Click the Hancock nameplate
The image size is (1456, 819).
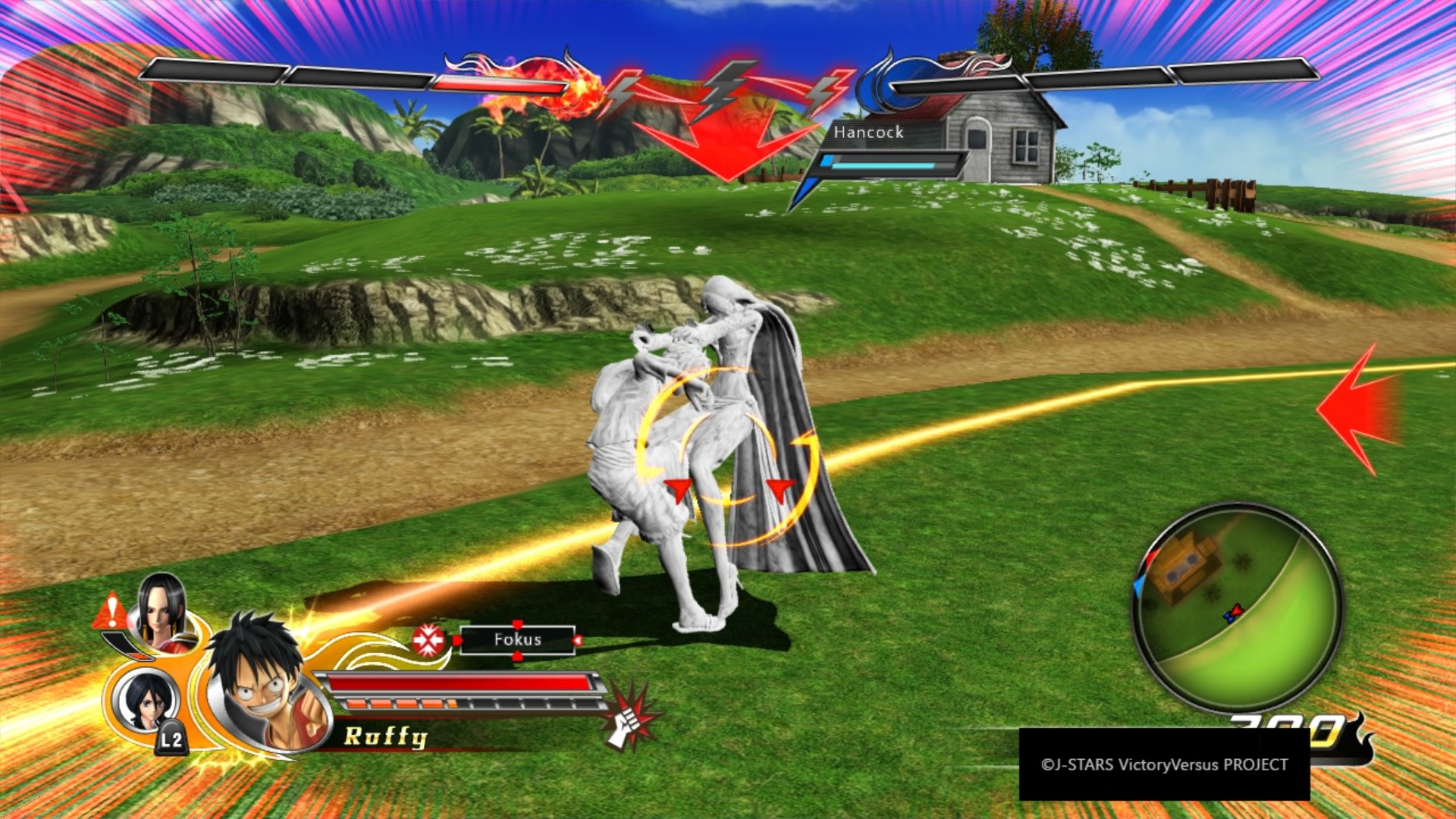coord(868,133)
